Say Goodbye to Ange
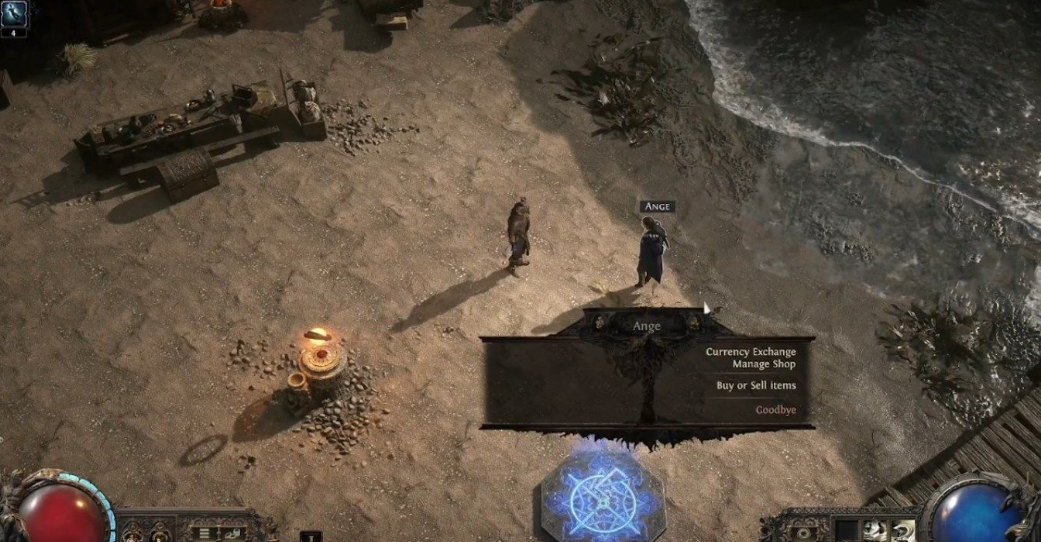1041x542 pixels. (x=776, y=410)
